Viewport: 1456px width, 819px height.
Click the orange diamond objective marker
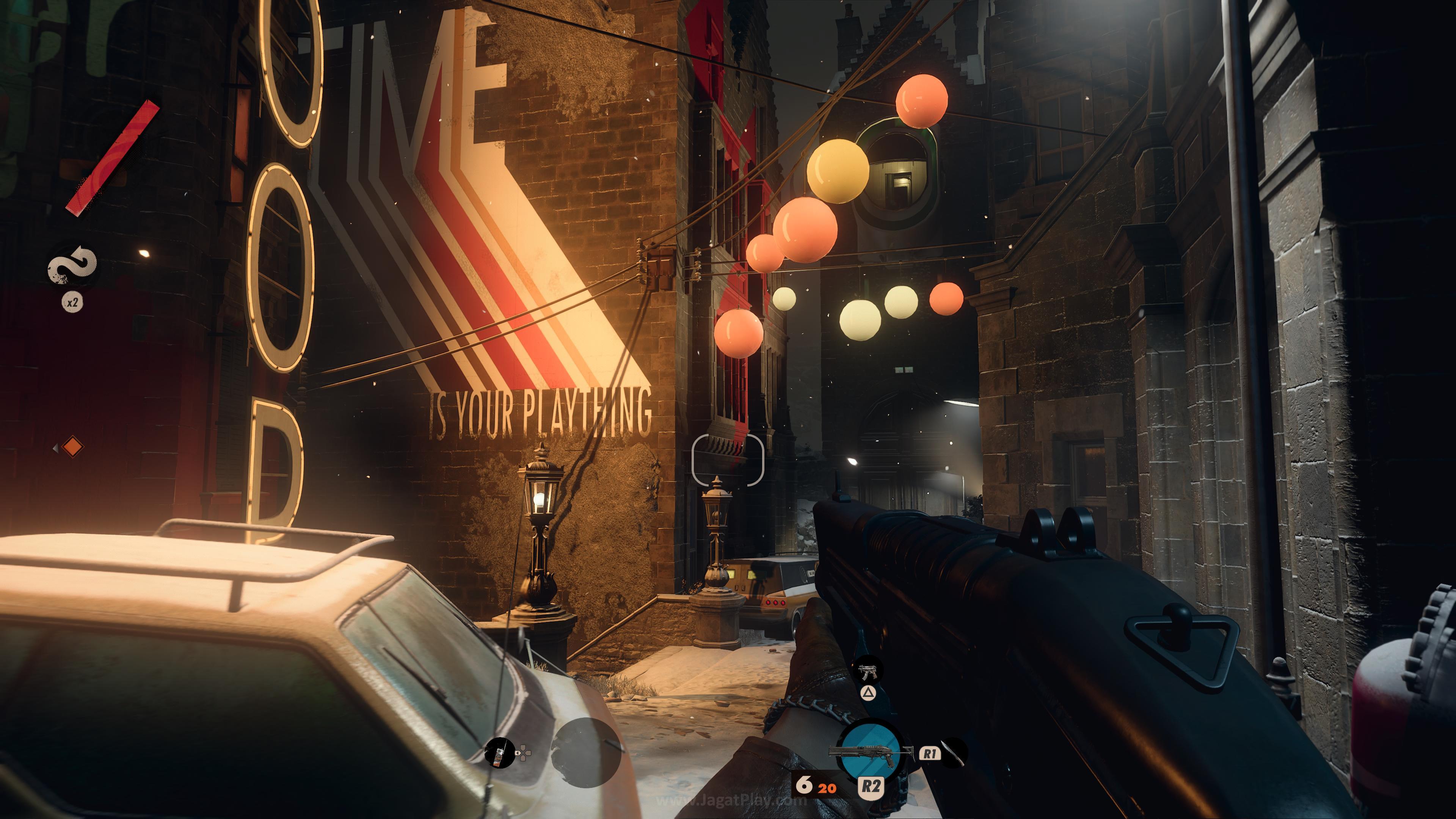click(x=73, y=447)
